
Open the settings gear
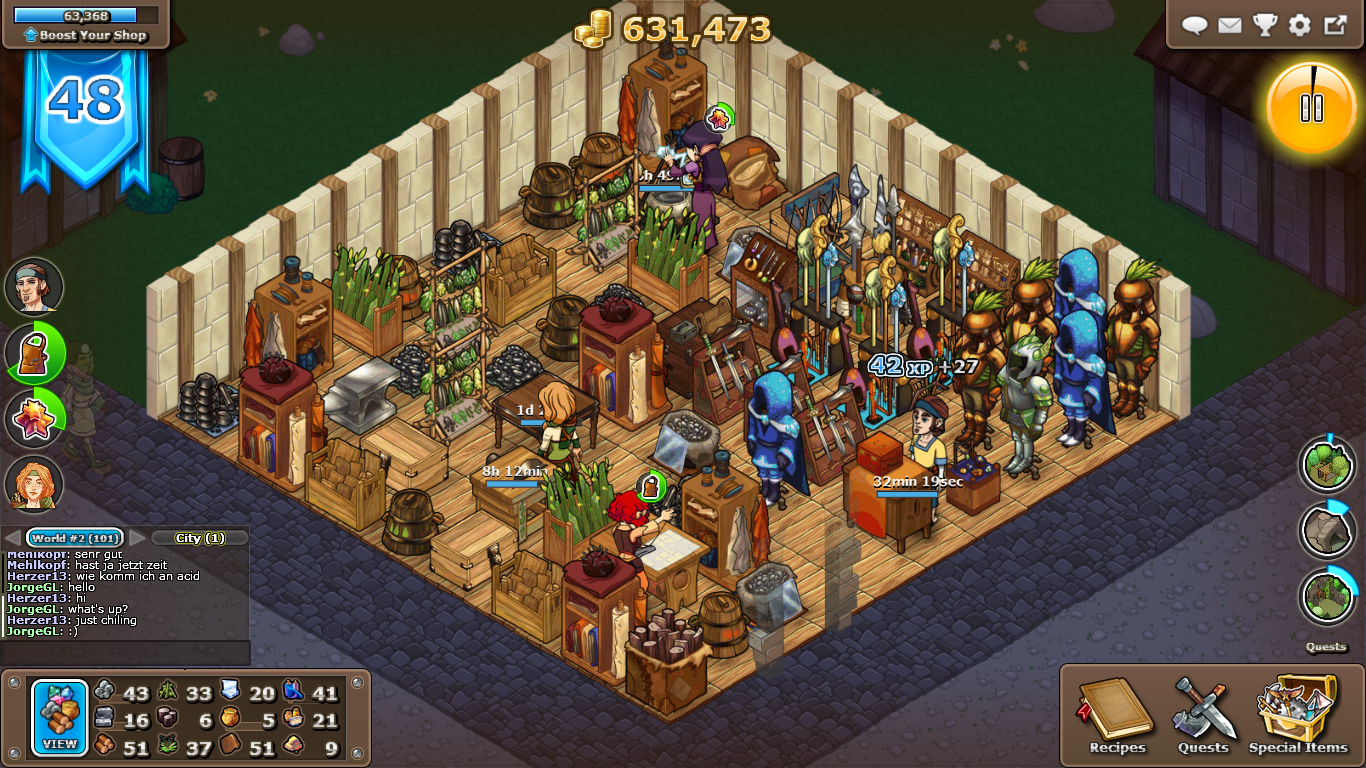pyautogui.click(x=1298, y=25)
